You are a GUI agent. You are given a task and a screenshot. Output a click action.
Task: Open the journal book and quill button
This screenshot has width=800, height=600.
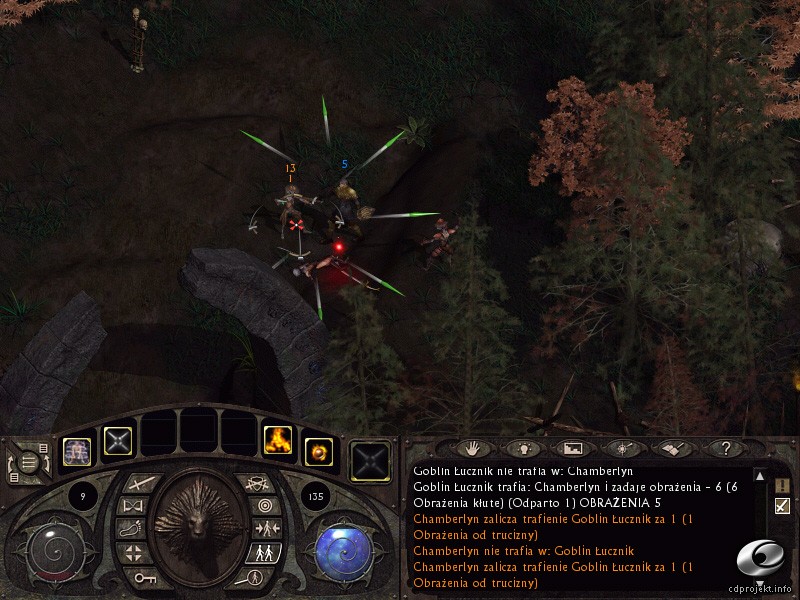coord(670,448)
